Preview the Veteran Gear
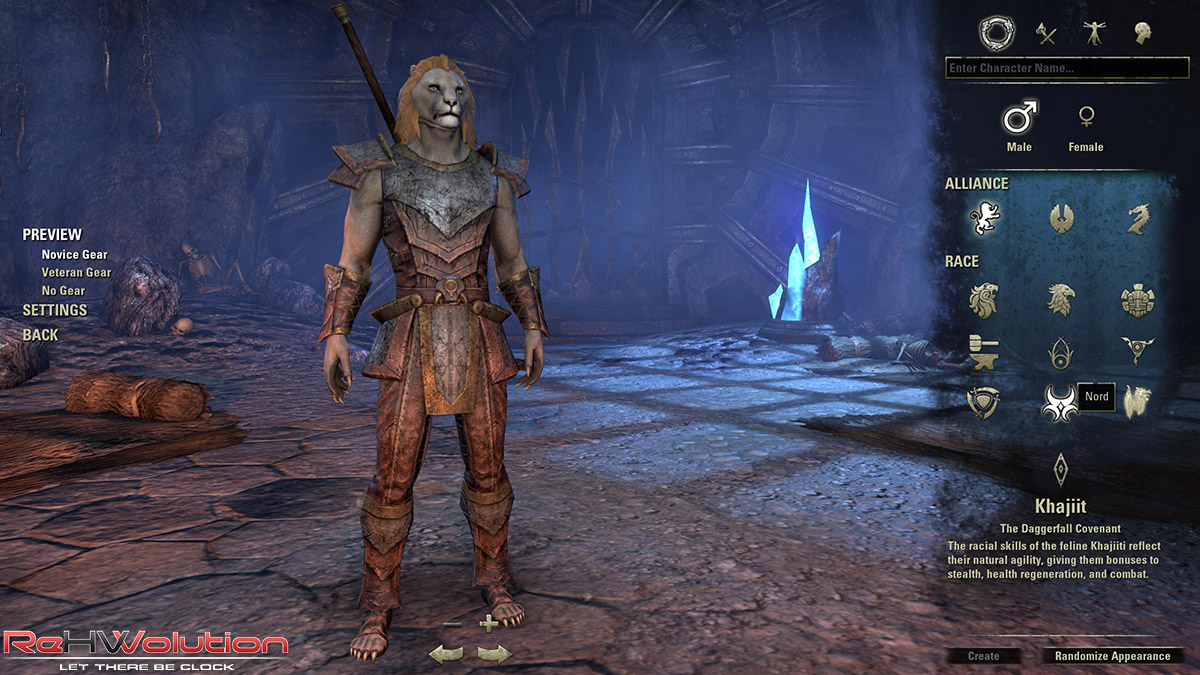1200x675 pixels. 76,272
